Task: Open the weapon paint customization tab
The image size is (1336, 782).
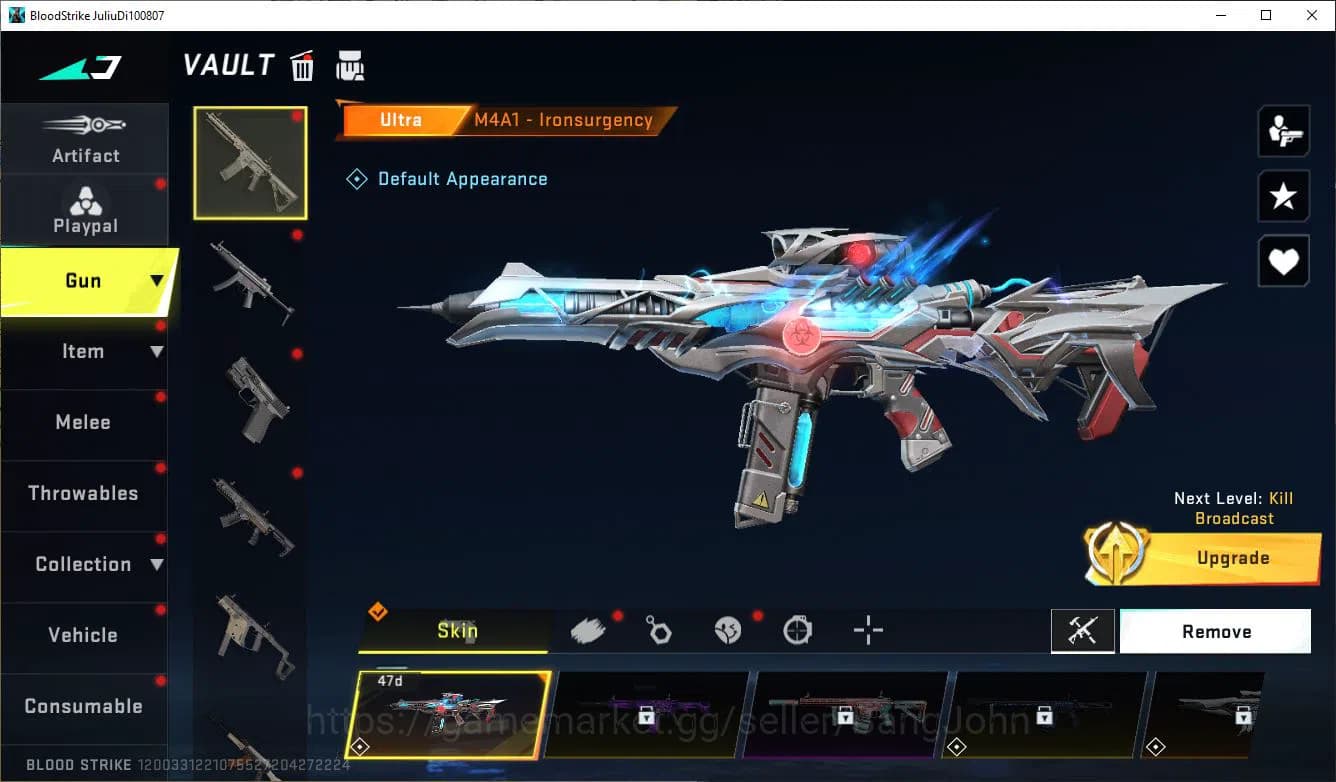Action: pos(588,629)
